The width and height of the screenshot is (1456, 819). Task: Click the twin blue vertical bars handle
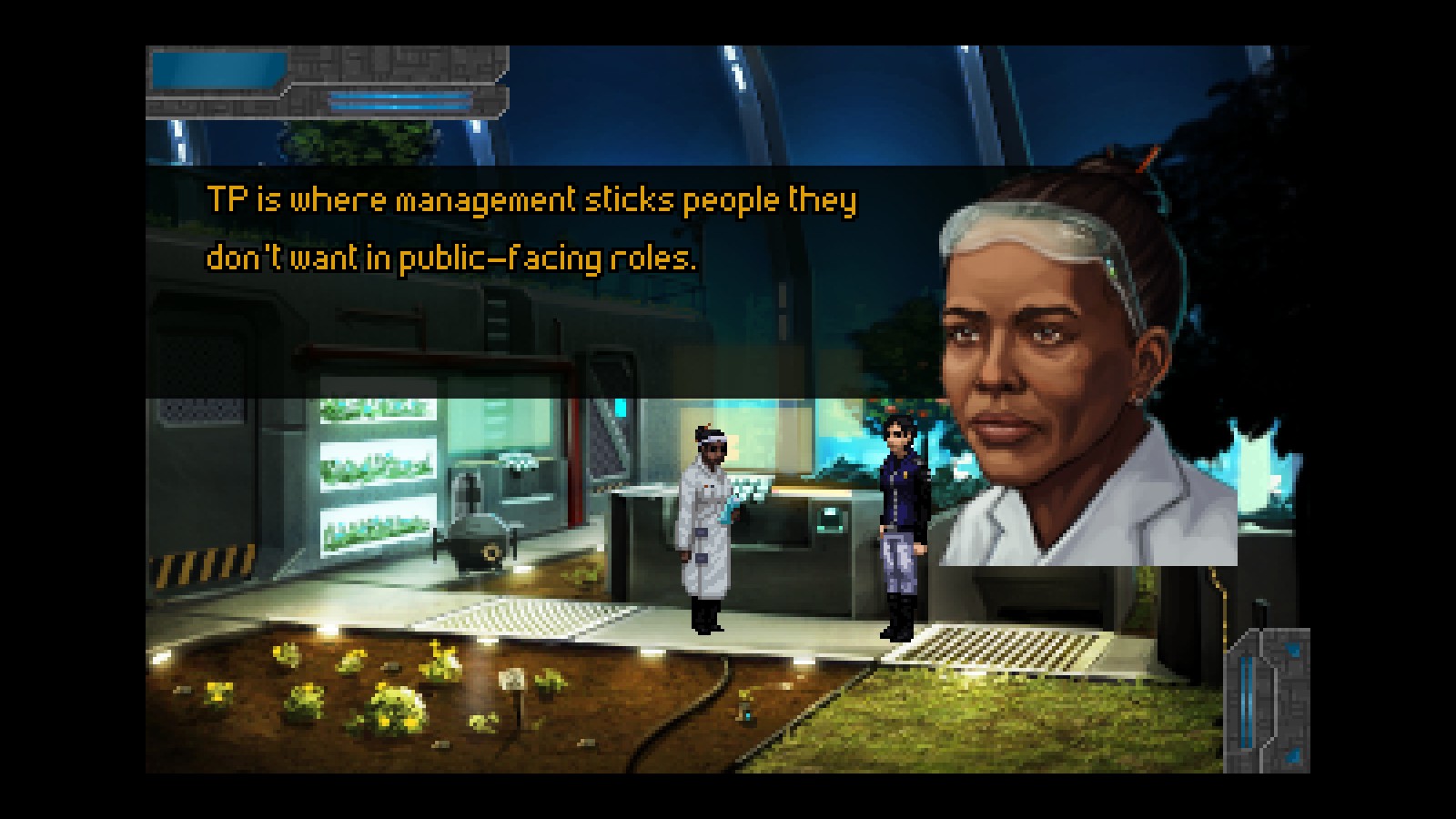click(1248, 703)
